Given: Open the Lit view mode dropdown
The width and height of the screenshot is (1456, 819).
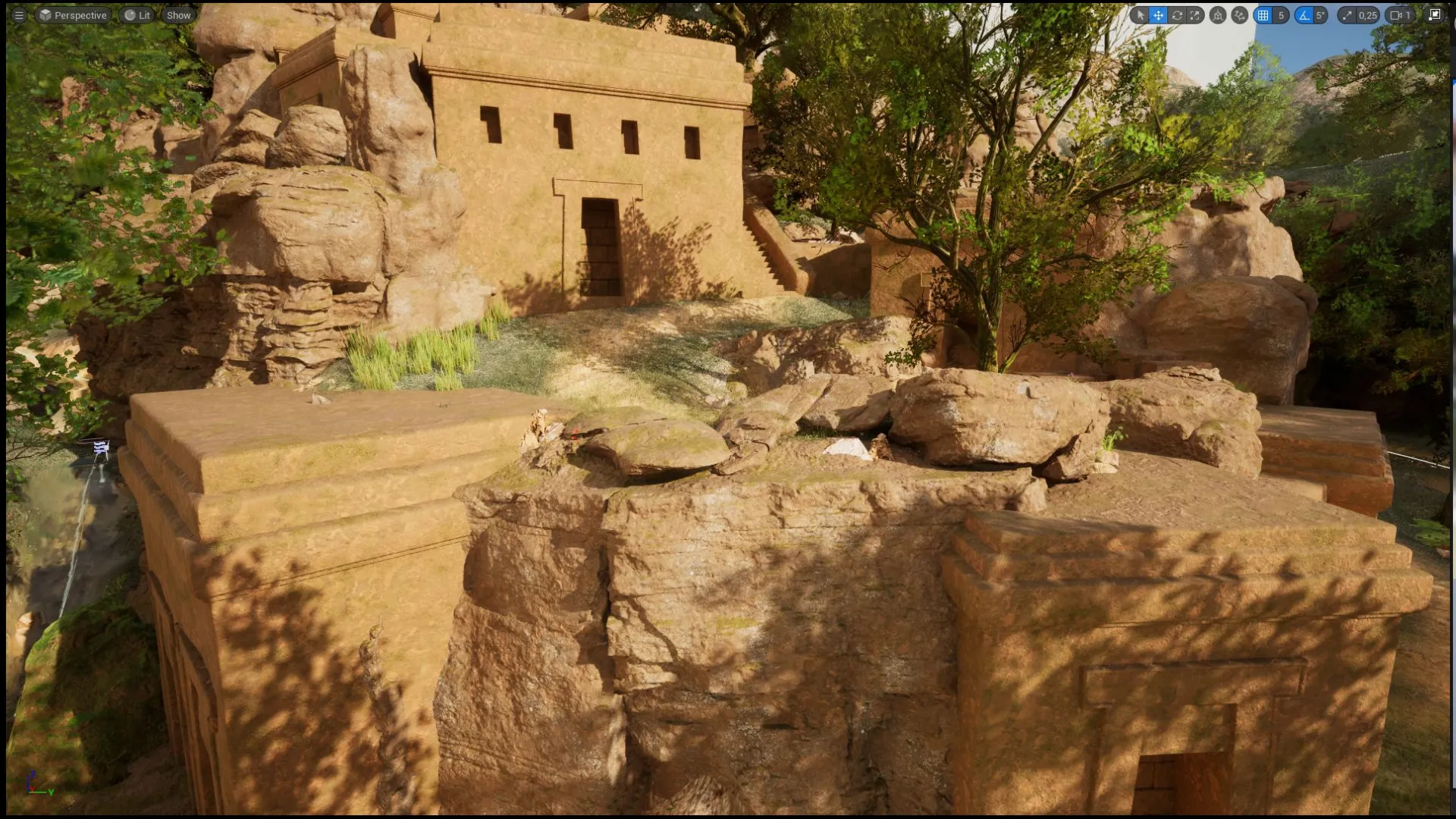Looking at the screenshot, I should [x=136, y=14].
